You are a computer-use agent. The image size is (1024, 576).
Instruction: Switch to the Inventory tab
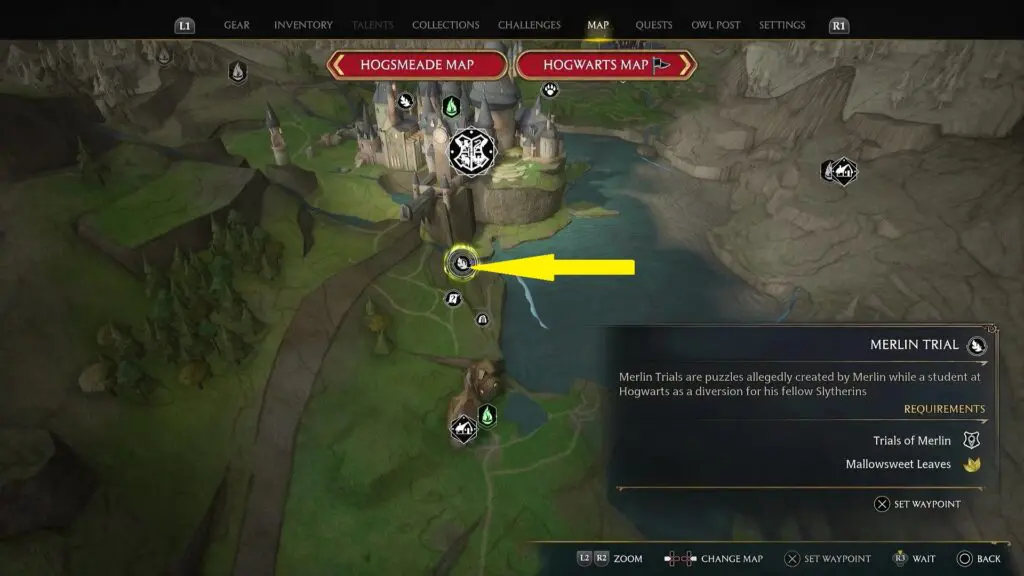point(303,25)
